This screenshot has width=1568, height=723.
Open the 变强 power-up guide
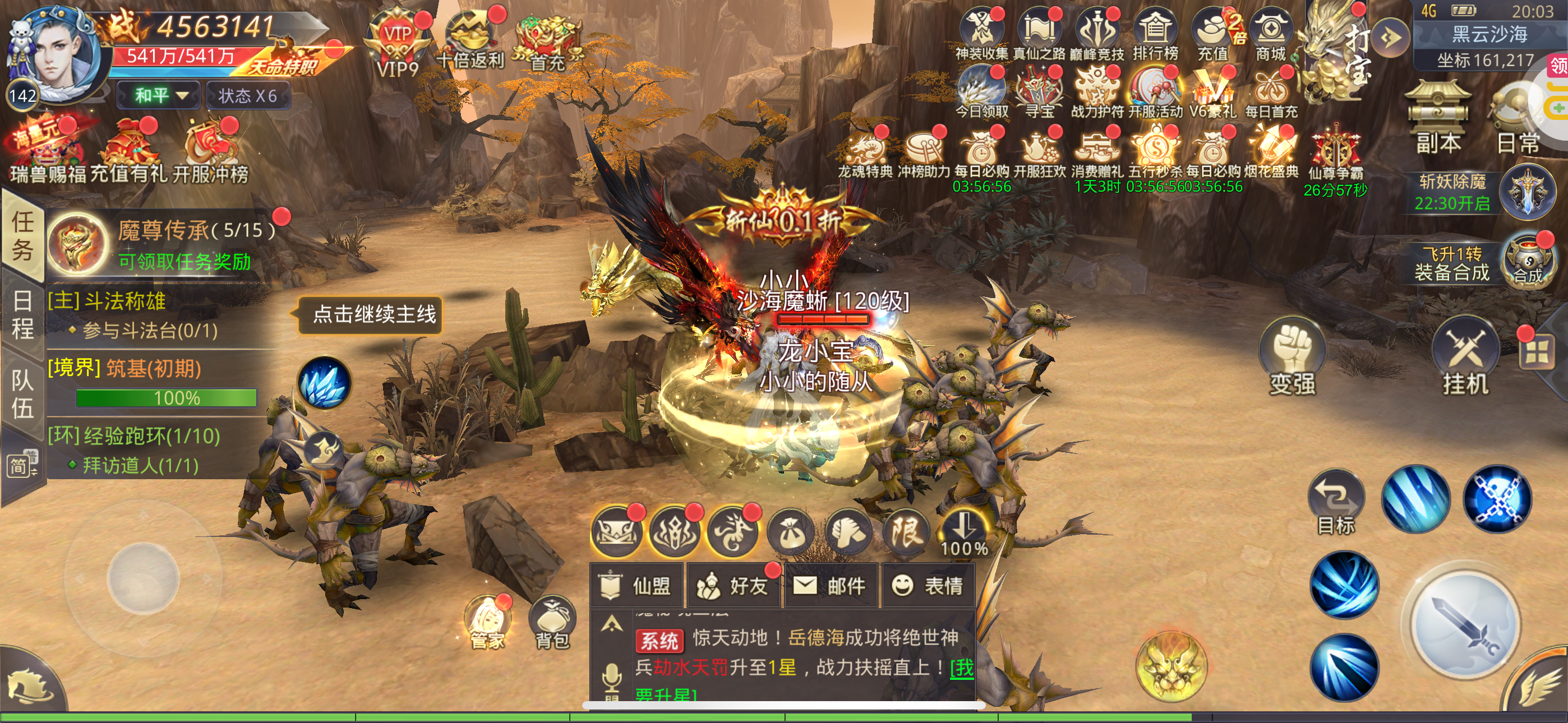tap(1292, 357)
